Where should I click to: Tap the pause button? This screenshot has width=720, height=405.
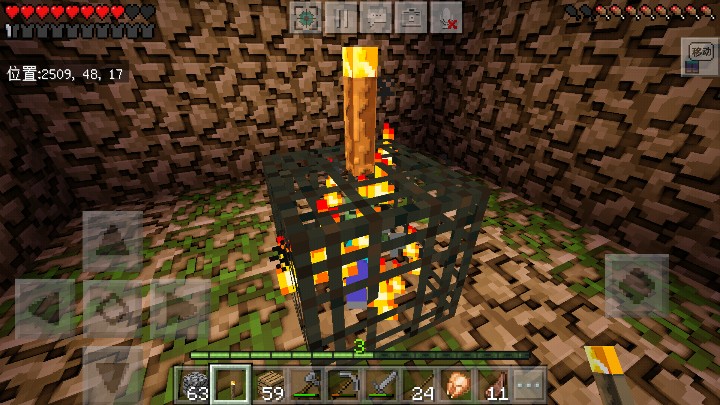pos(342,16)
